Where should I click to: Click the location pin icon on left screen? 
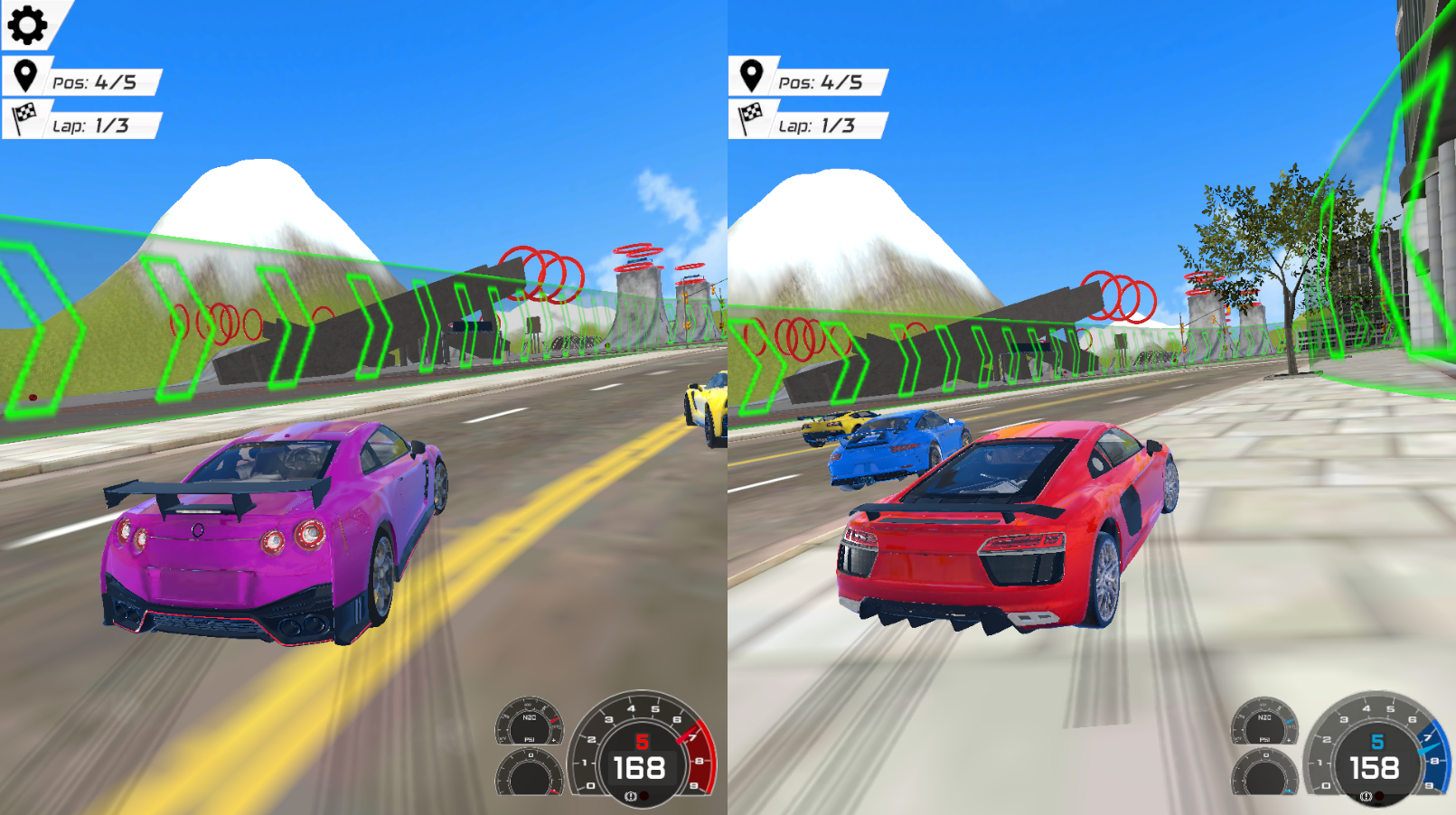(23, 77)
